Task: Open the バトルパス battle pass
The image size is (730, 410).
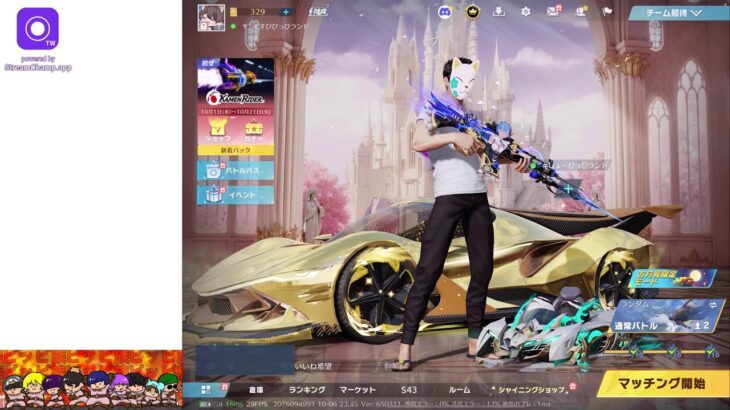Action: 236,171
